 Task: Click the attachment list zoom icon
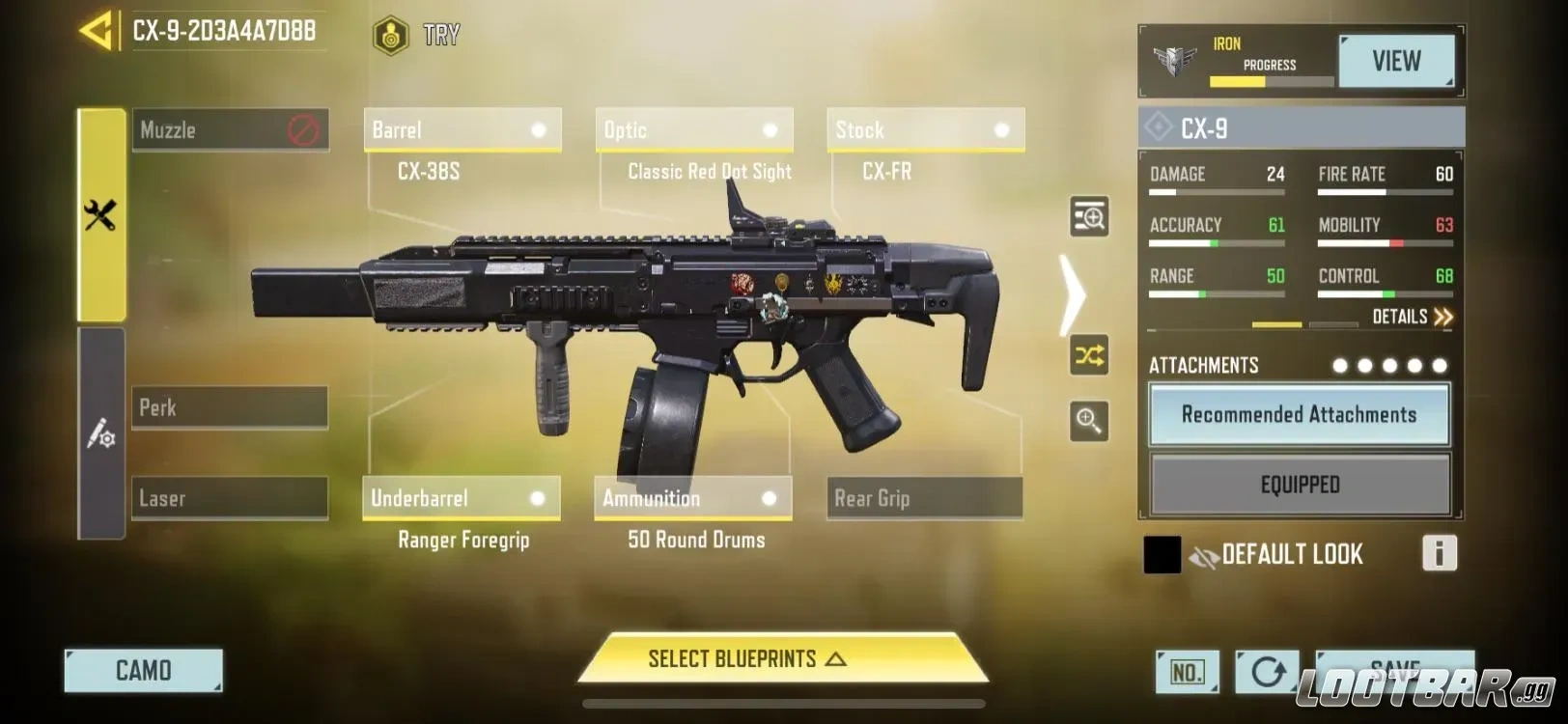tap(1089, 216)
